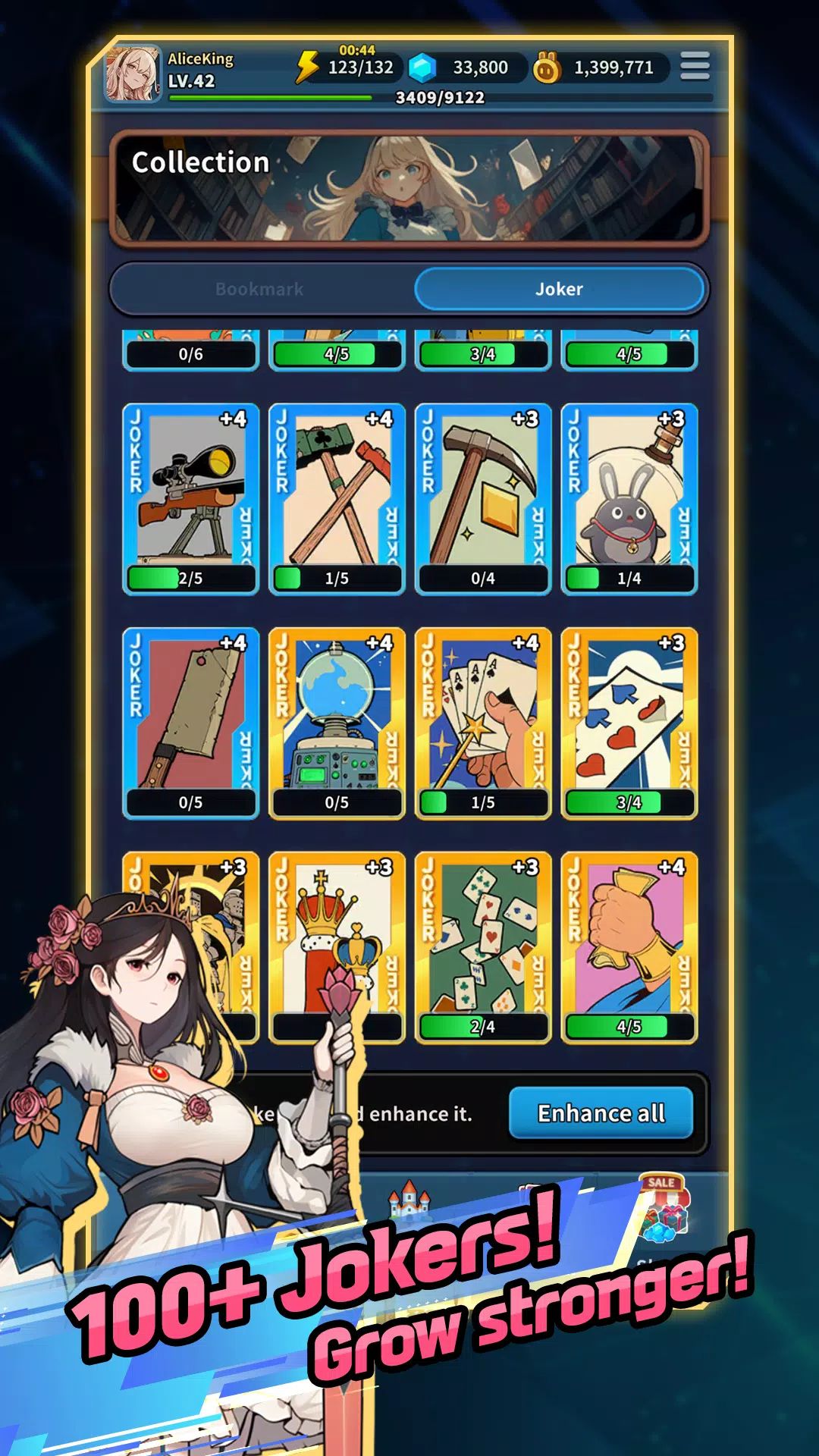Open the hamburger menu
Screen dimensions: 819x1456
tap(694, 66)
